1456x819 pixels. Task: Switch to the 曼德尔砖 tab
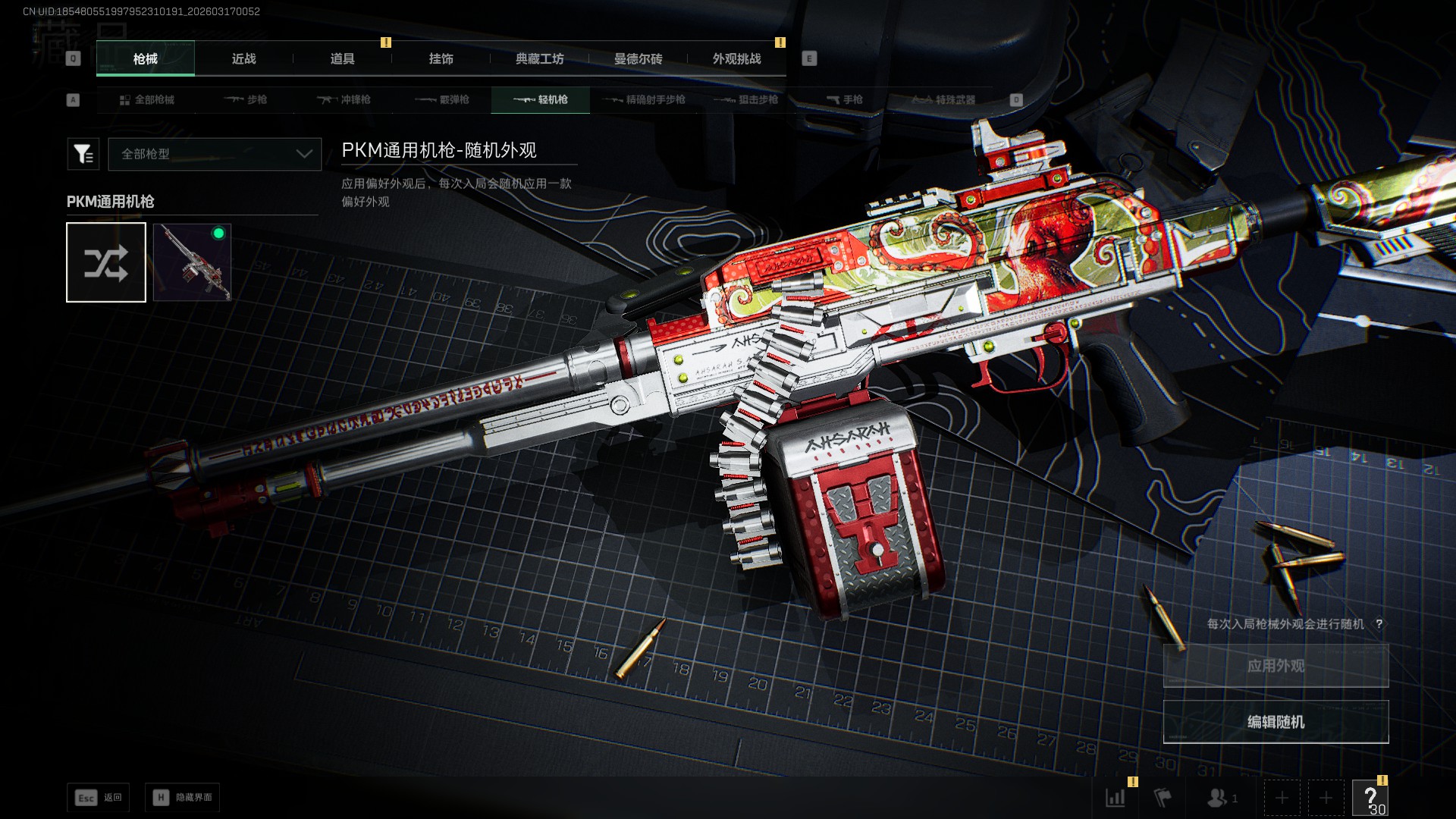(638, 59)
